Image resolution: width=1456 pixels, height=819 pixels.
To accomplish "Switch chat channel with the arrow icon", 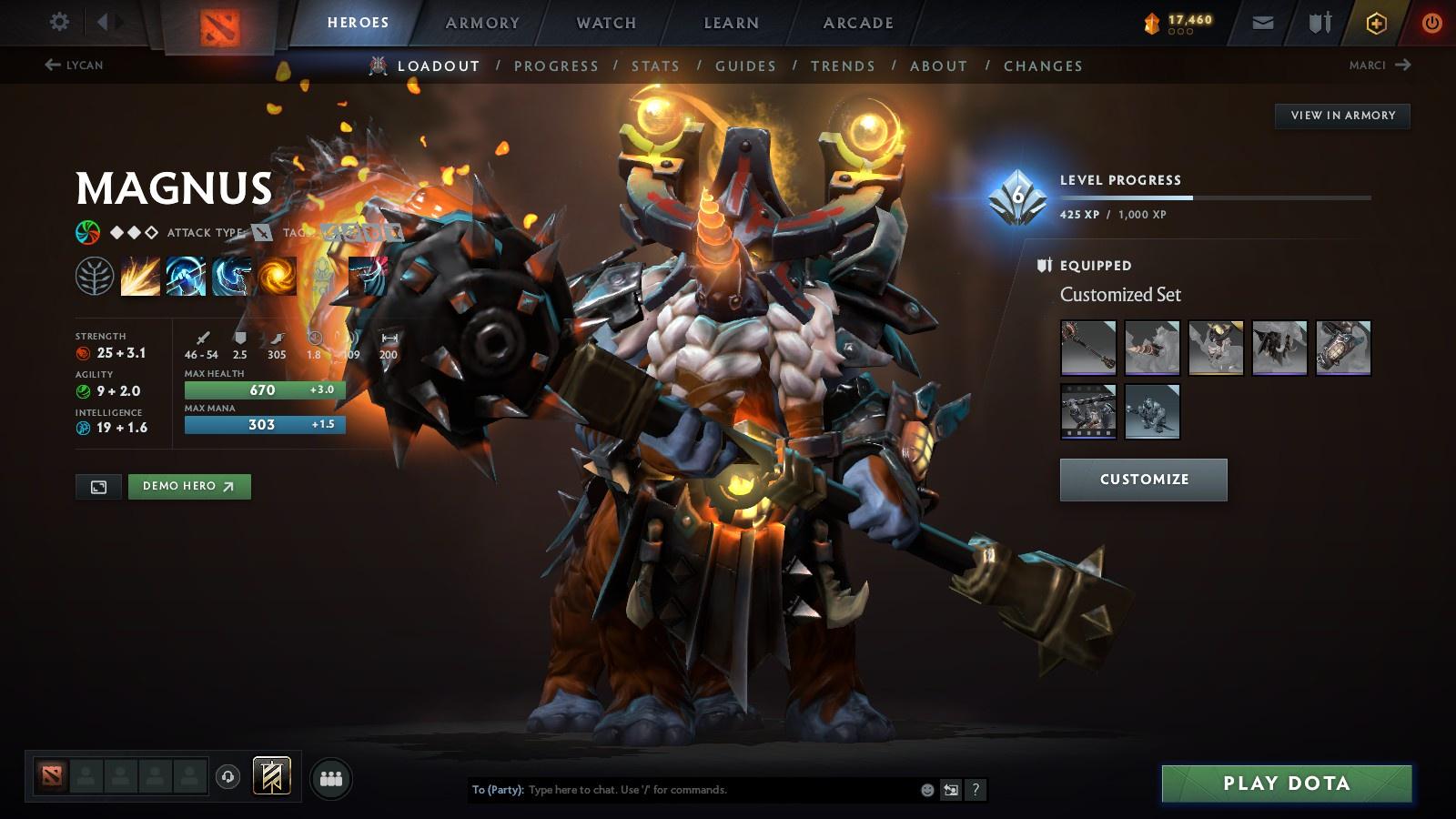I will [949, 790].
